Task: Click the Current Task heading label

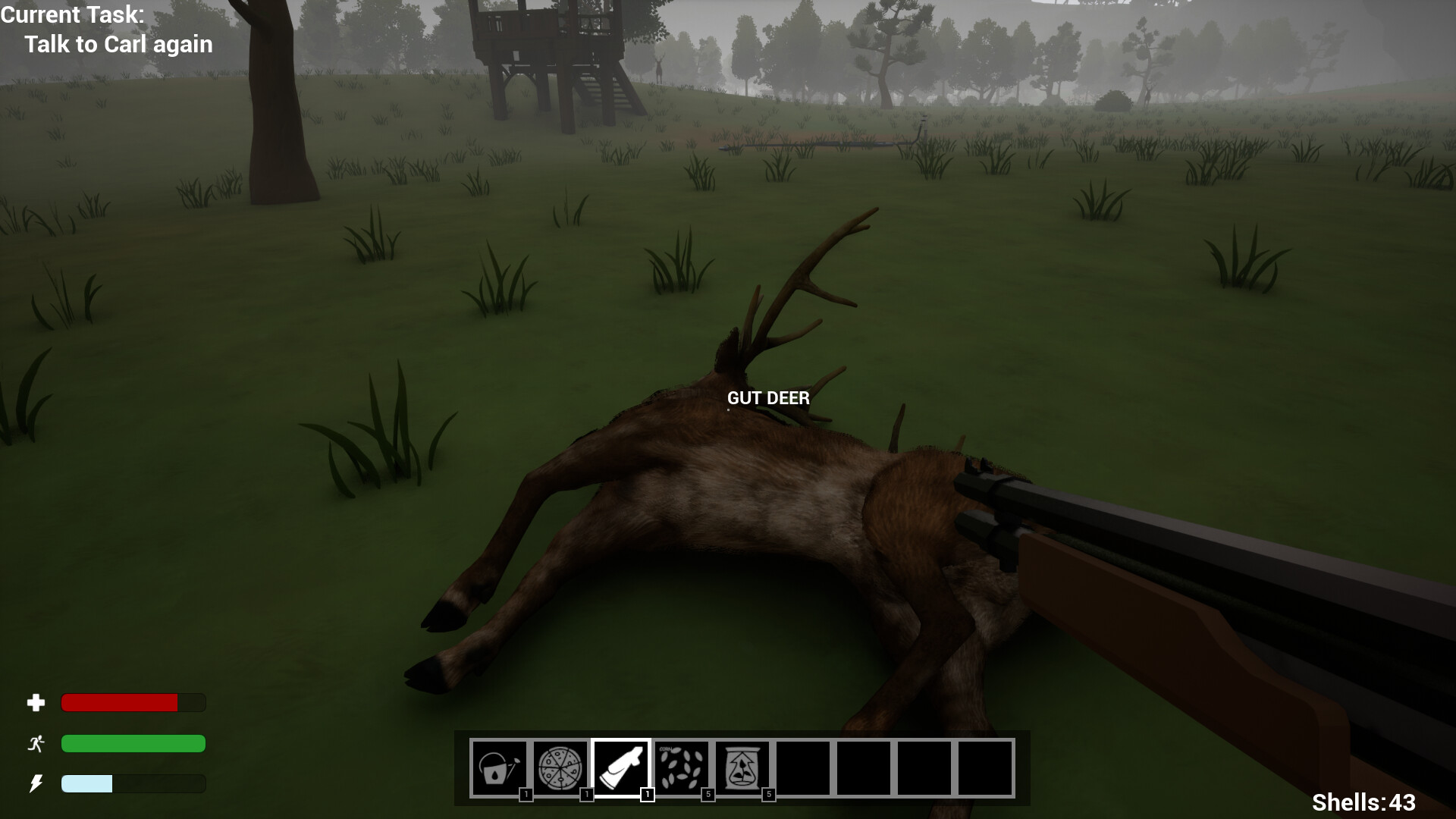Action: (73, 15)
